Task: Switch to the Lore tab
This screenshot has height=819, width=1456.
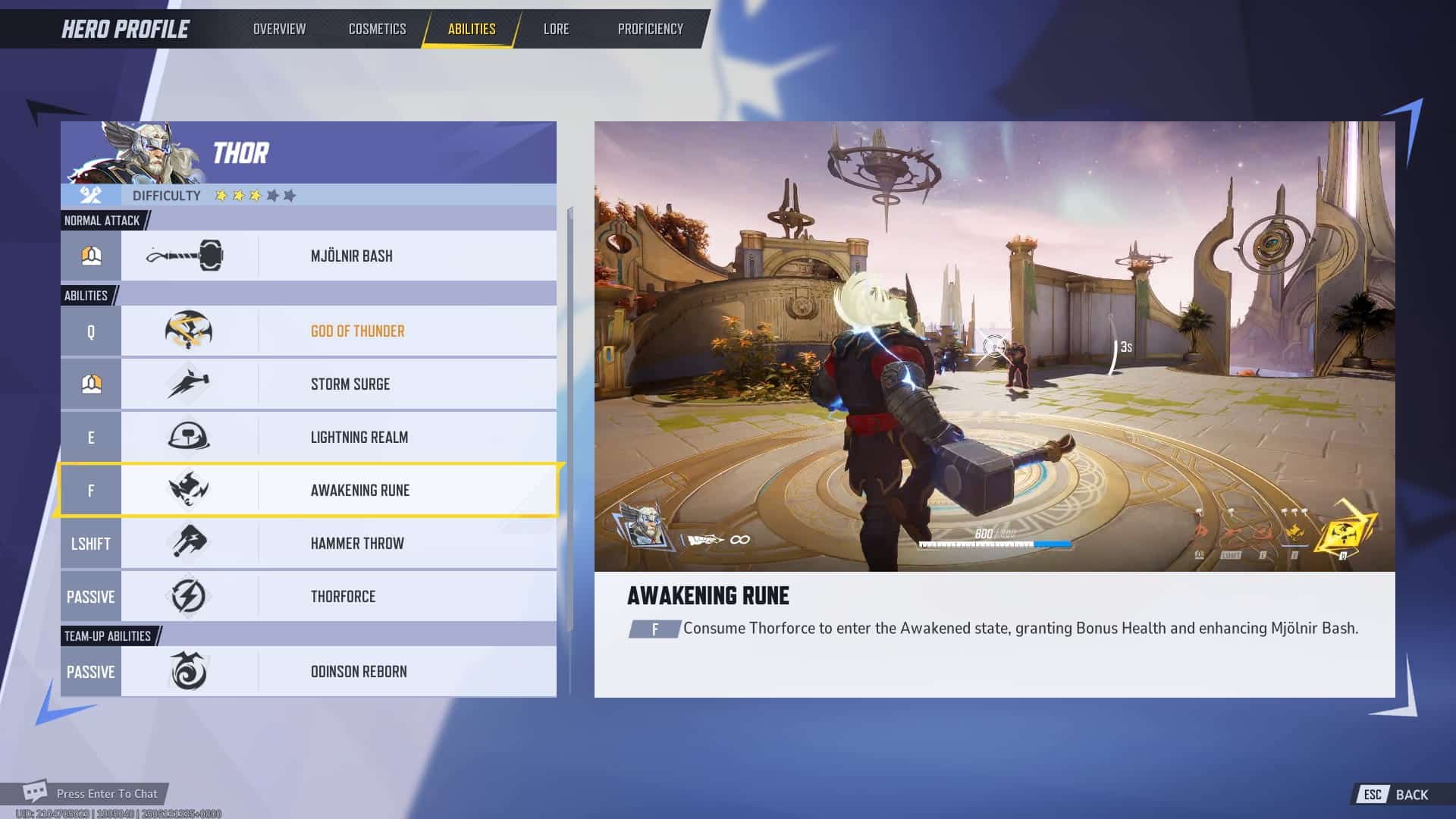Action: (556, 29)
